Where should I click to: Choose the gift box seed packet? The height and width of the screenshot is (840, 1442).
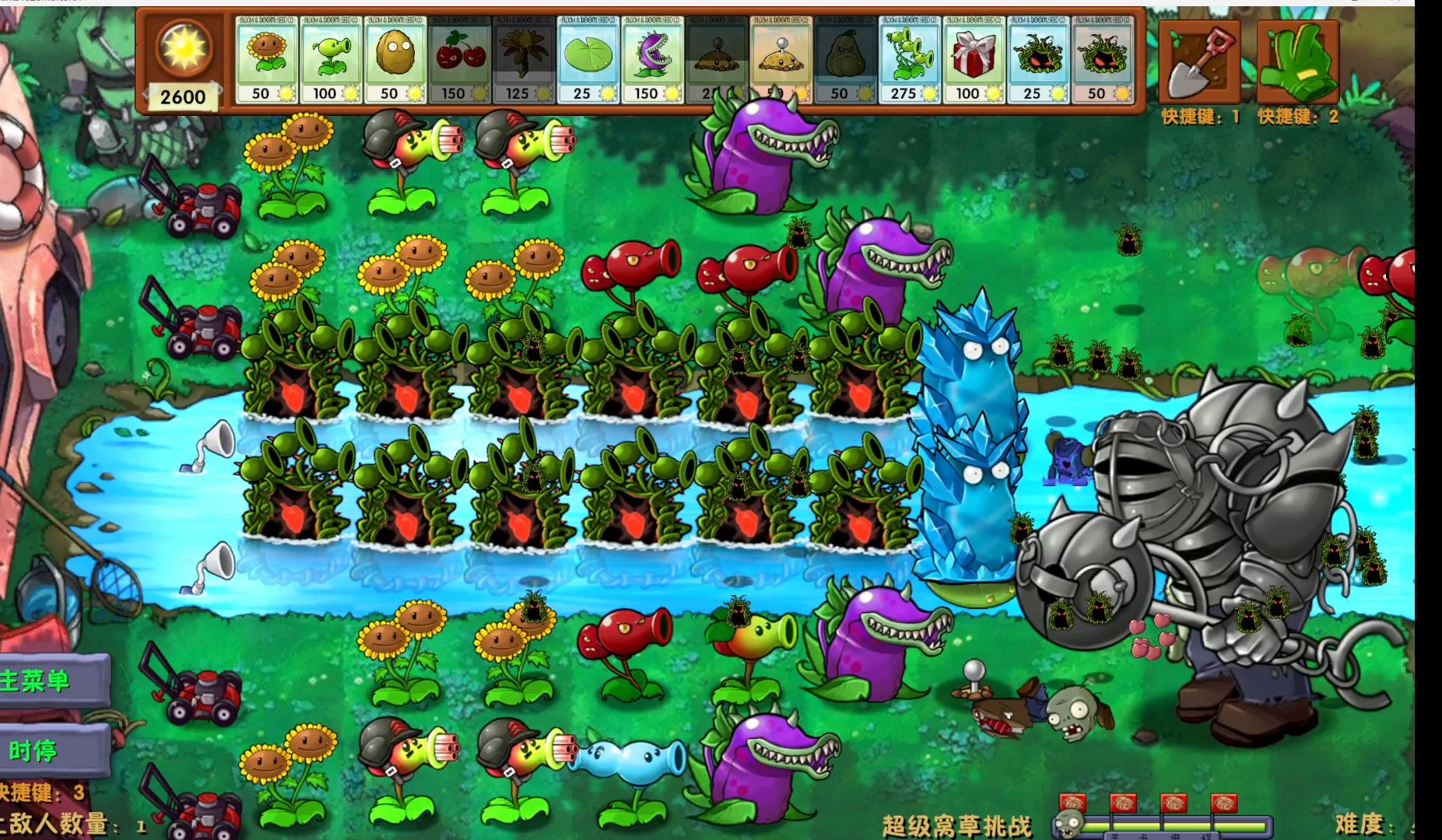975,58
